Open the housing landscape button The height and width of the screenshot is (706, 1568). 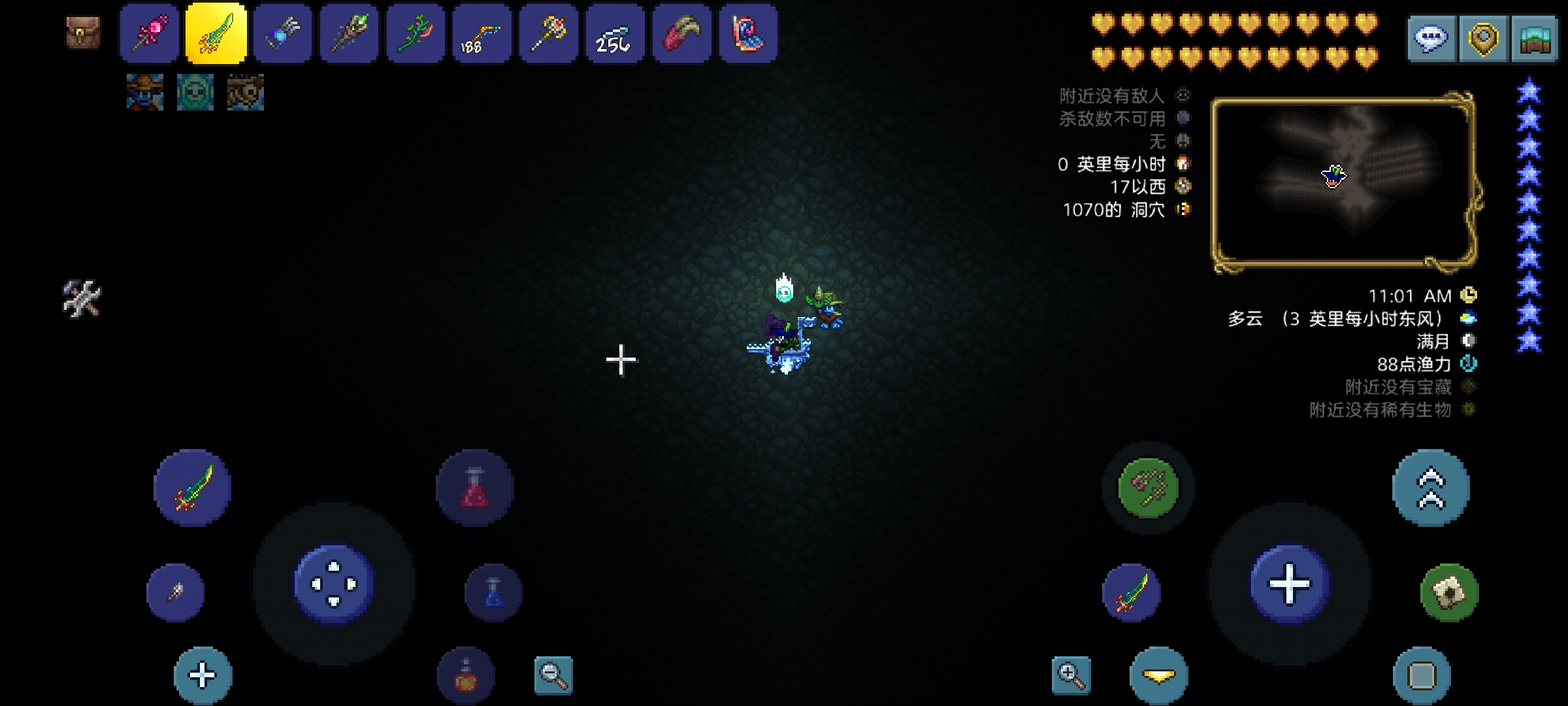coord(1535,39)
